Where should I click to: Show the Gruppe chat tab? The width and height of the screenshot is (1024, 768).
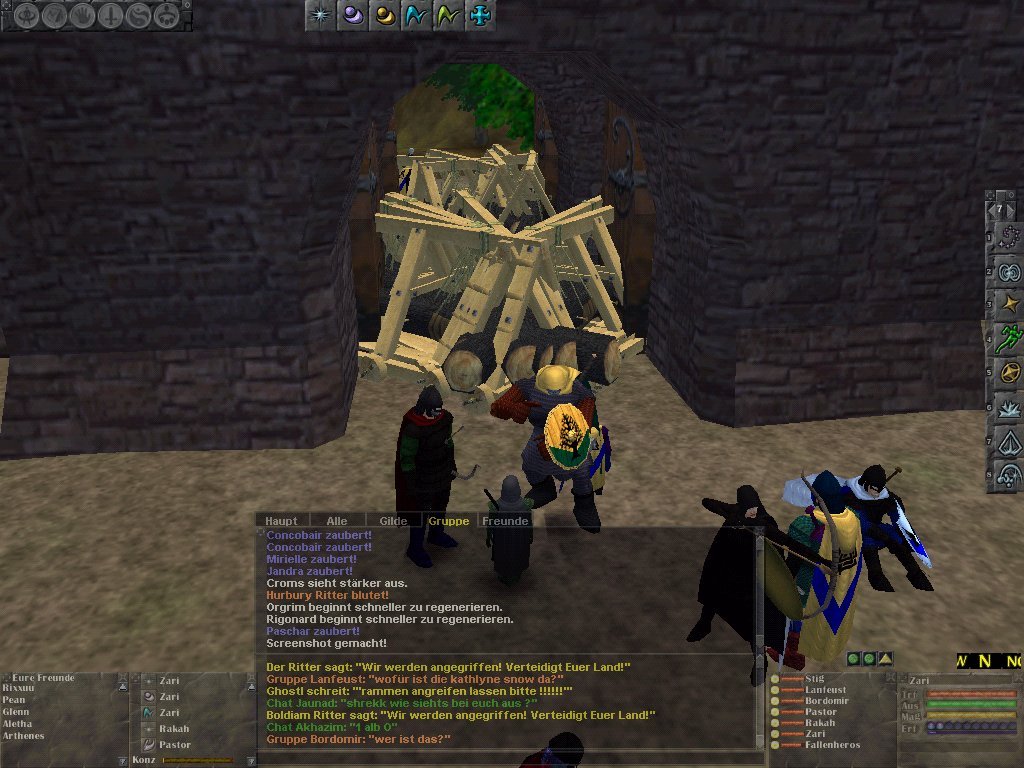click(448, 521)
